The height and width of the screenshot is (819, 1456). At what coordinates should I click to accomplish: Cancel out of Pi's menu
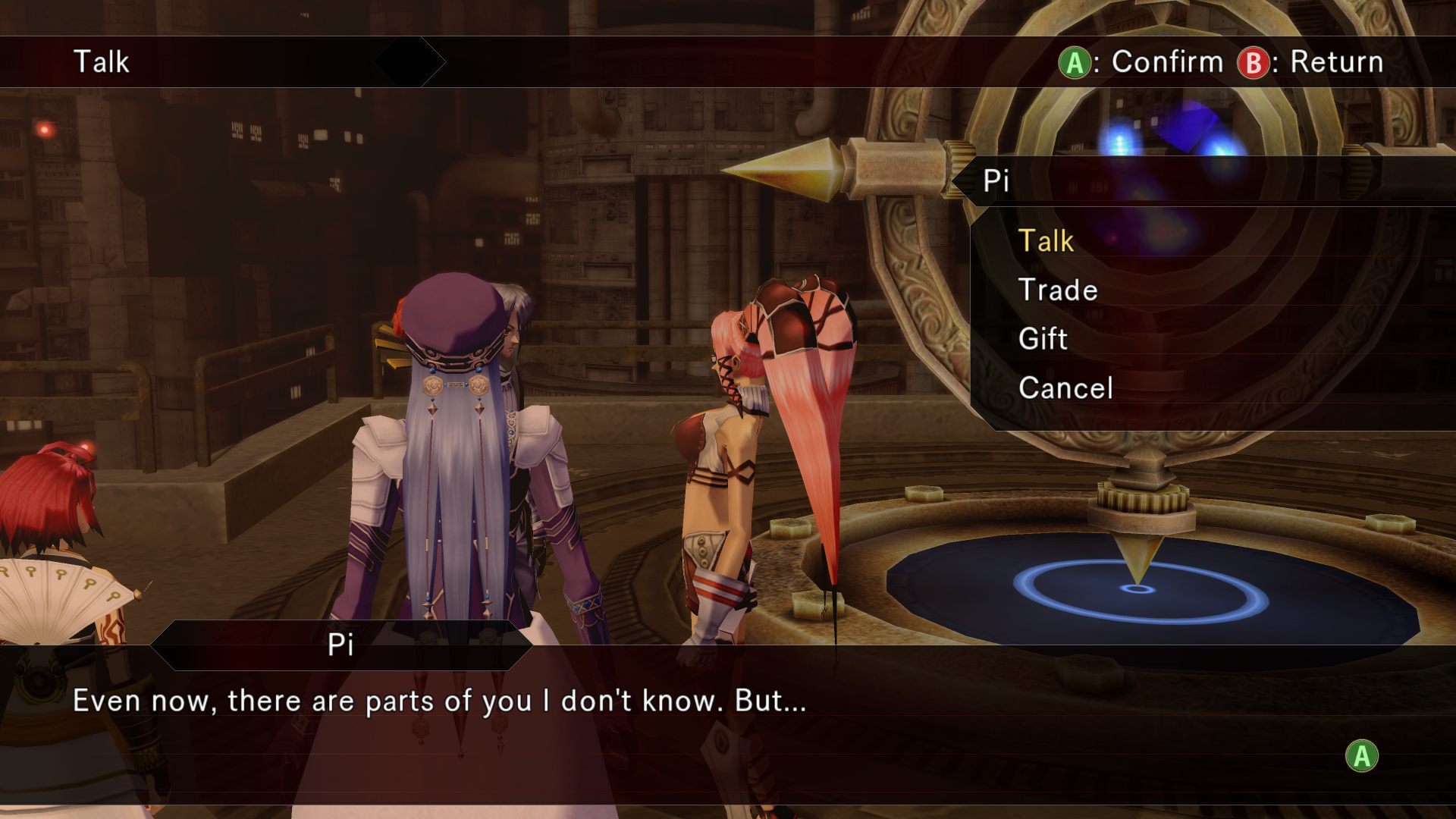[x=1065, y=388]
